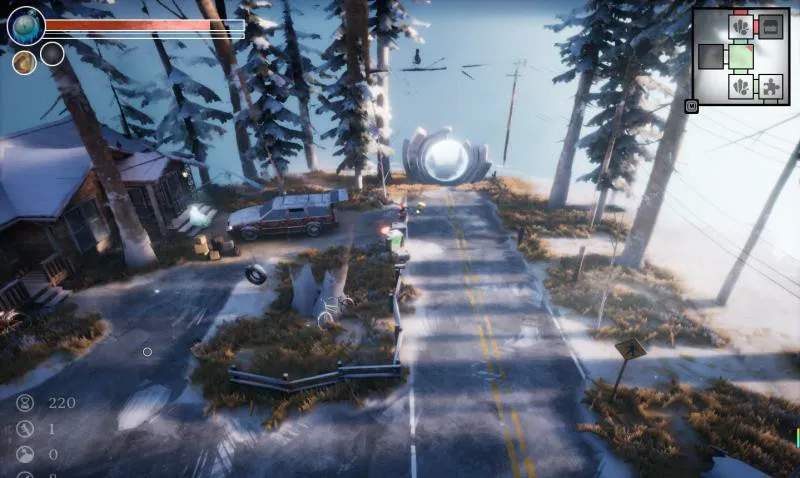Viewport: 800px width, 478px height.
Task: Click the feather room beside the shop
Action: 741,27
